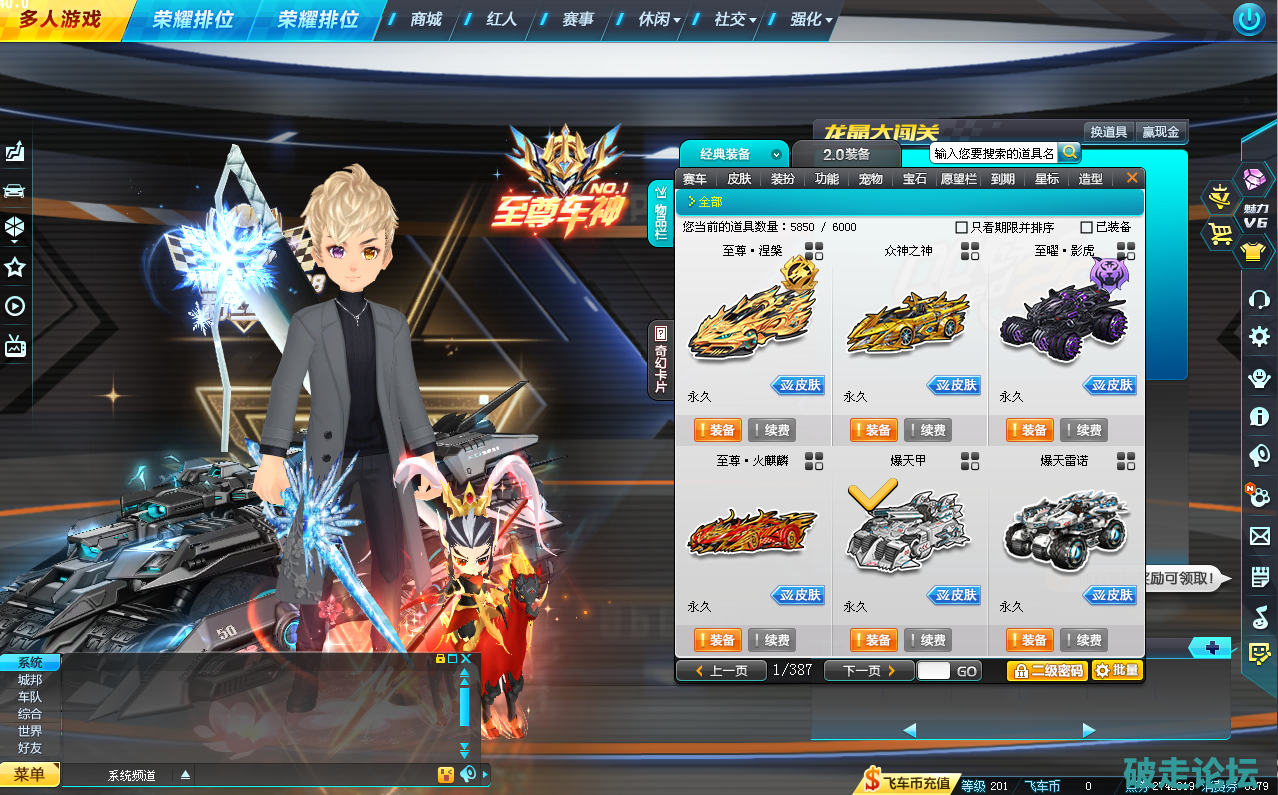The height and width of the screenshot is (795, 1278).
Task: Click the 批量 batch button
Action: pos(1117,670)
